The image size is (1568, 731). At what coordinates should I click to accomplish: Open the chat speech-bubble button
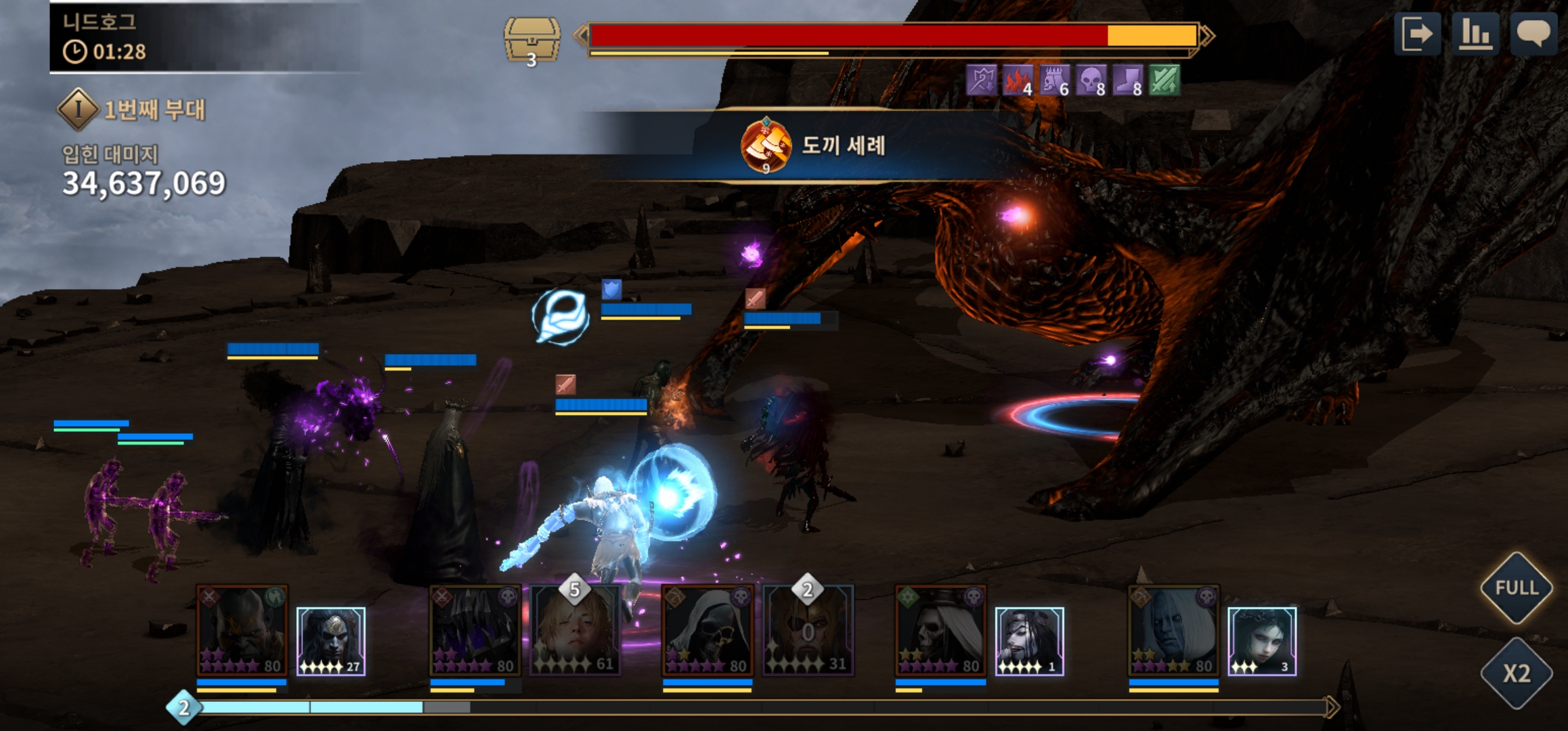click(1533, 33)
